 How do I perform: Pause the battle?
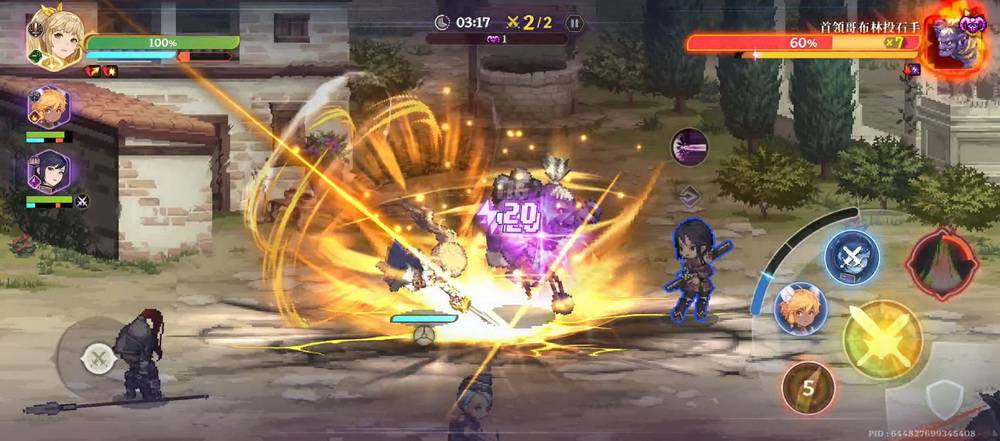(x=573, y=22)
